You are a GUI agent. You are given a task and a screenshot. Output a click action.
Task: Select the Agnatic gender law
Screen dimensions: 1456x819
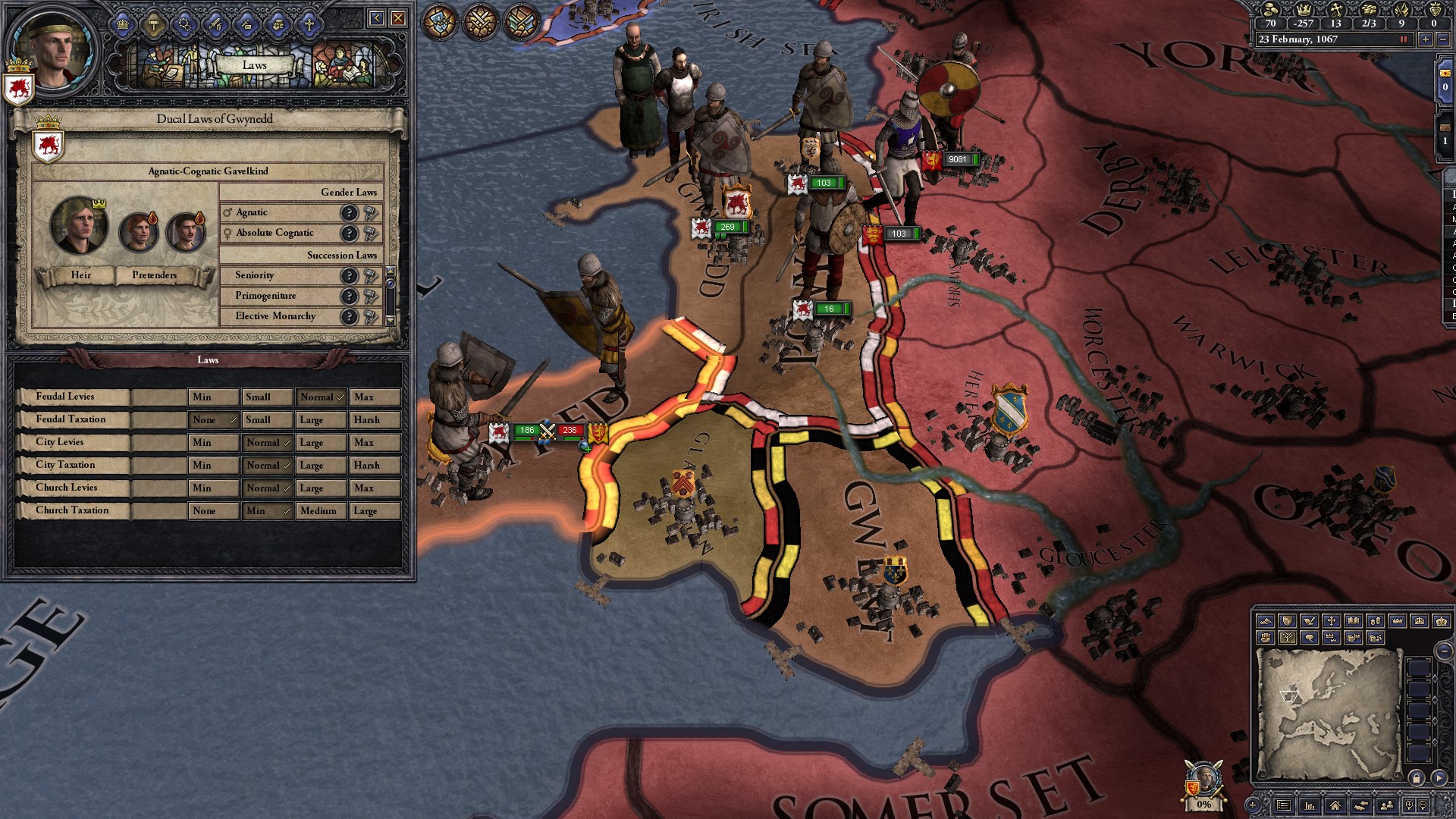[252, 213]
